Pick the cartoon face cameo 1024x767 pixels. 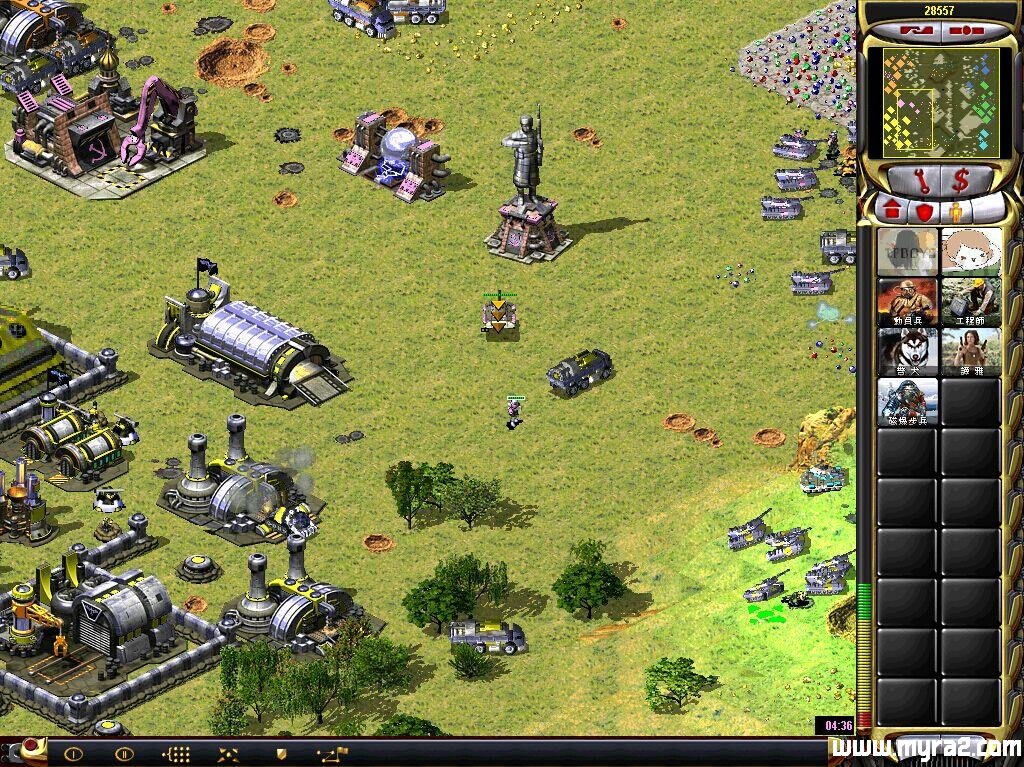tap(970, 251)
